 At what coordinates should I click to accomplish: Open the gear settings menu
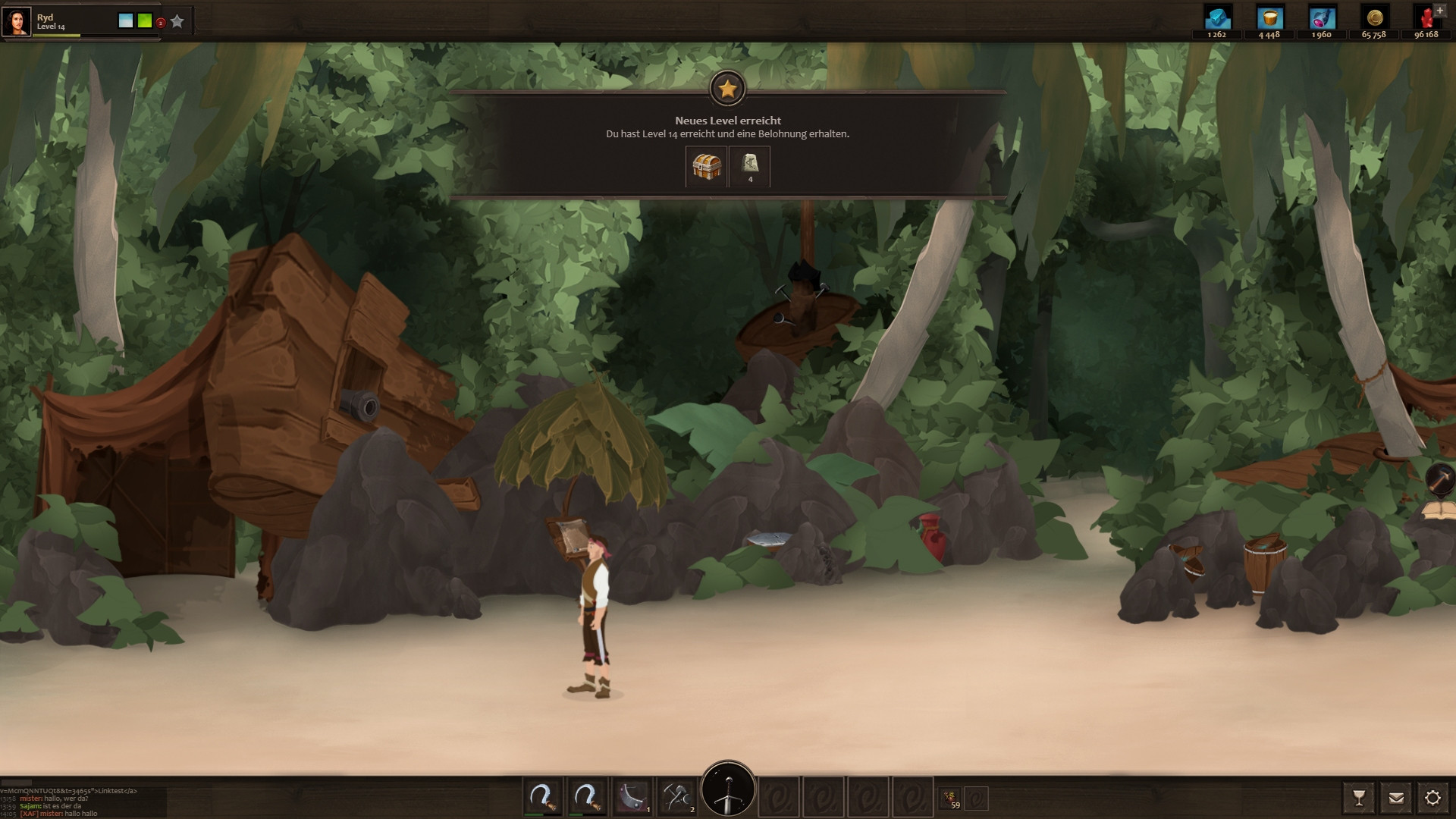1432,798
